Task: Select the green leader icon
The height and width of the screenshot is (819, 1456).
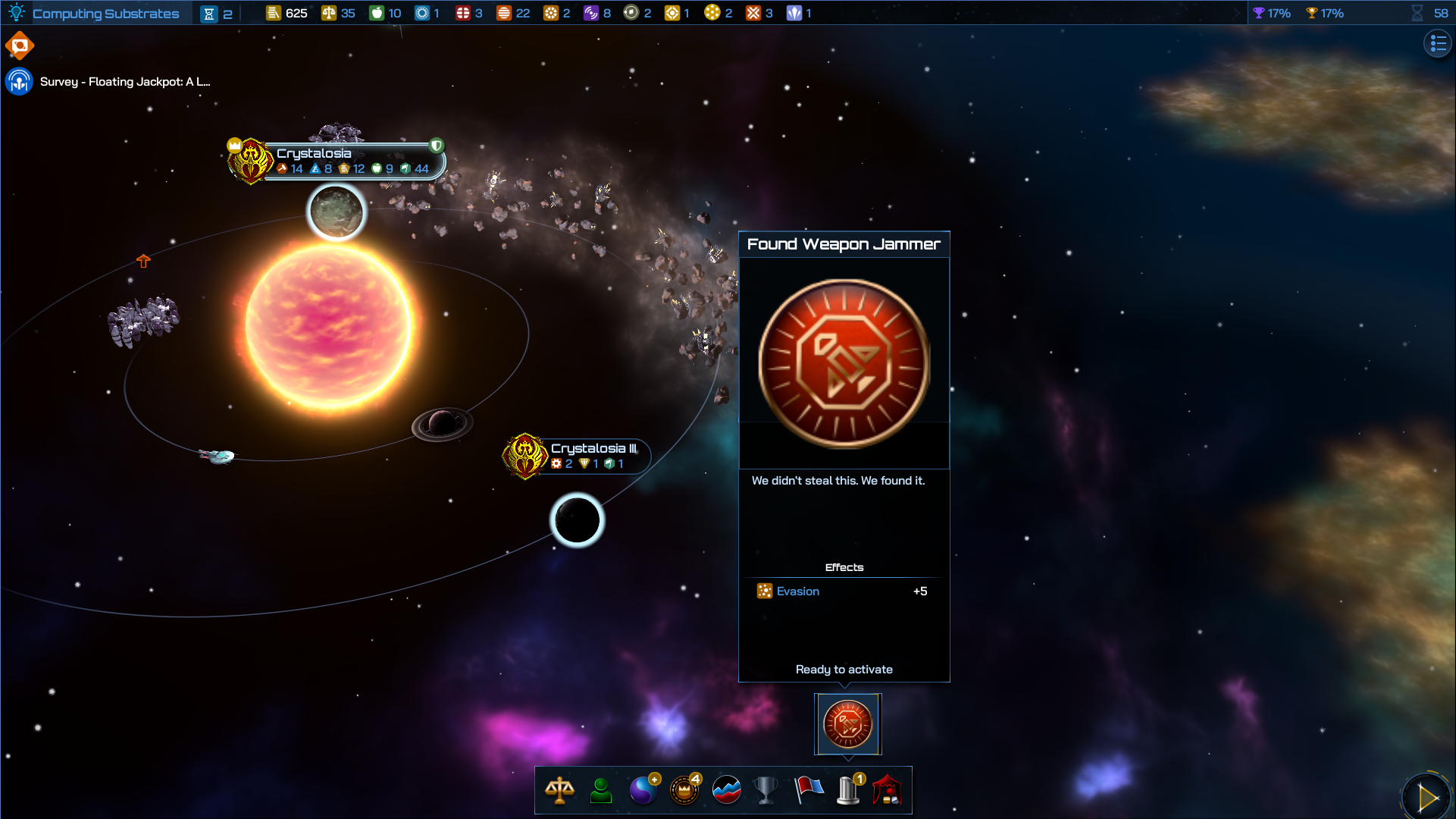Action: [x=600, y=790]
